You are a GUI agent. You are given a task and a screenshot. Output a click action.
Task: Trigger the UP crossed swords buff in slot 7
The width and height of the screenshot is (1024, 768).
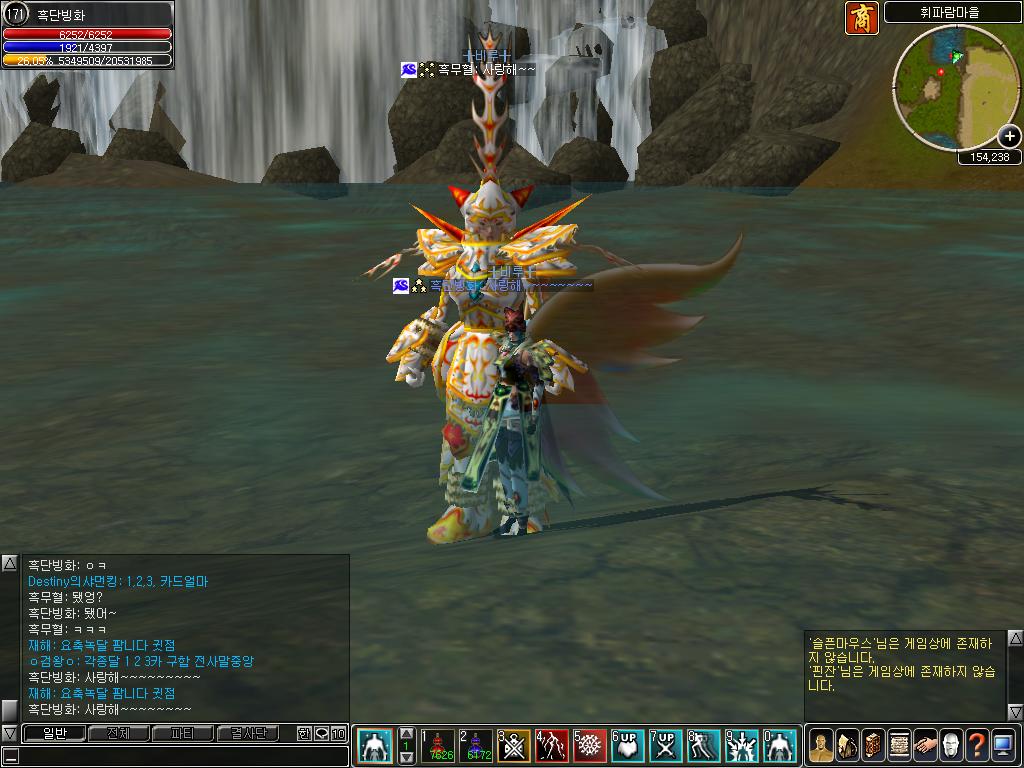(666, 745)
